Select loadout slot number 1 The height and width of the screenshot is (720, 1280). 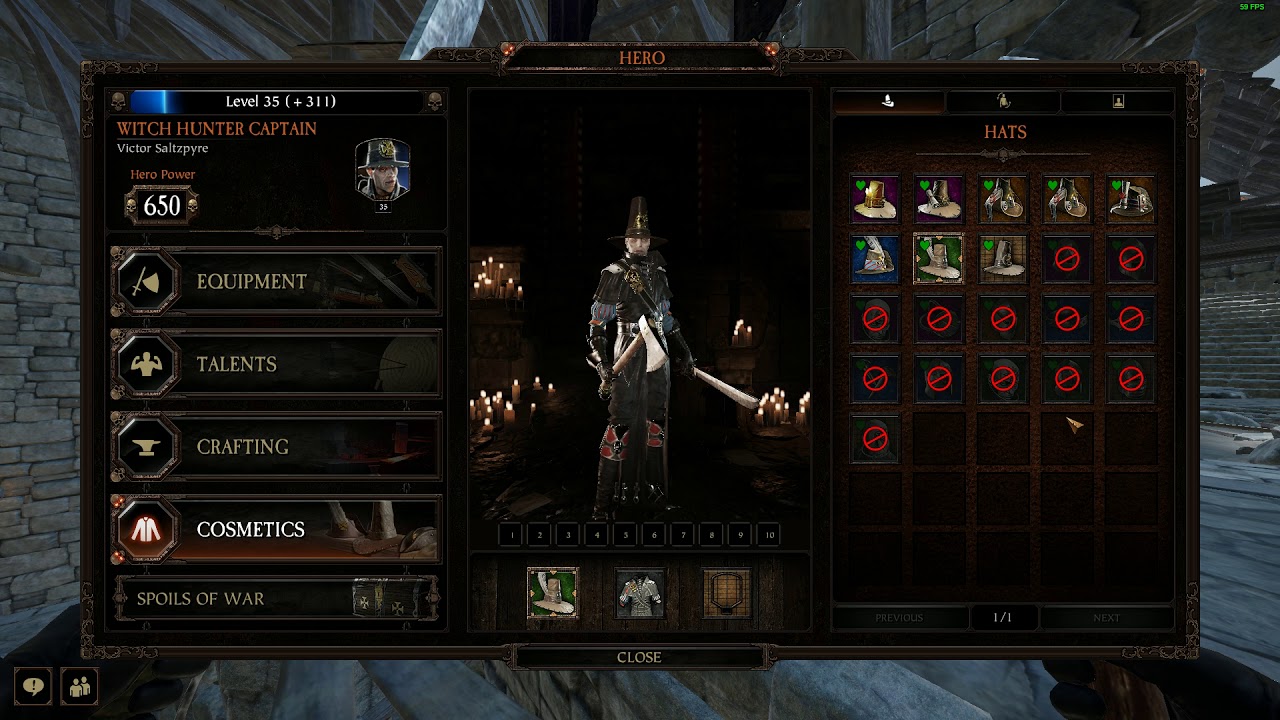511,535
